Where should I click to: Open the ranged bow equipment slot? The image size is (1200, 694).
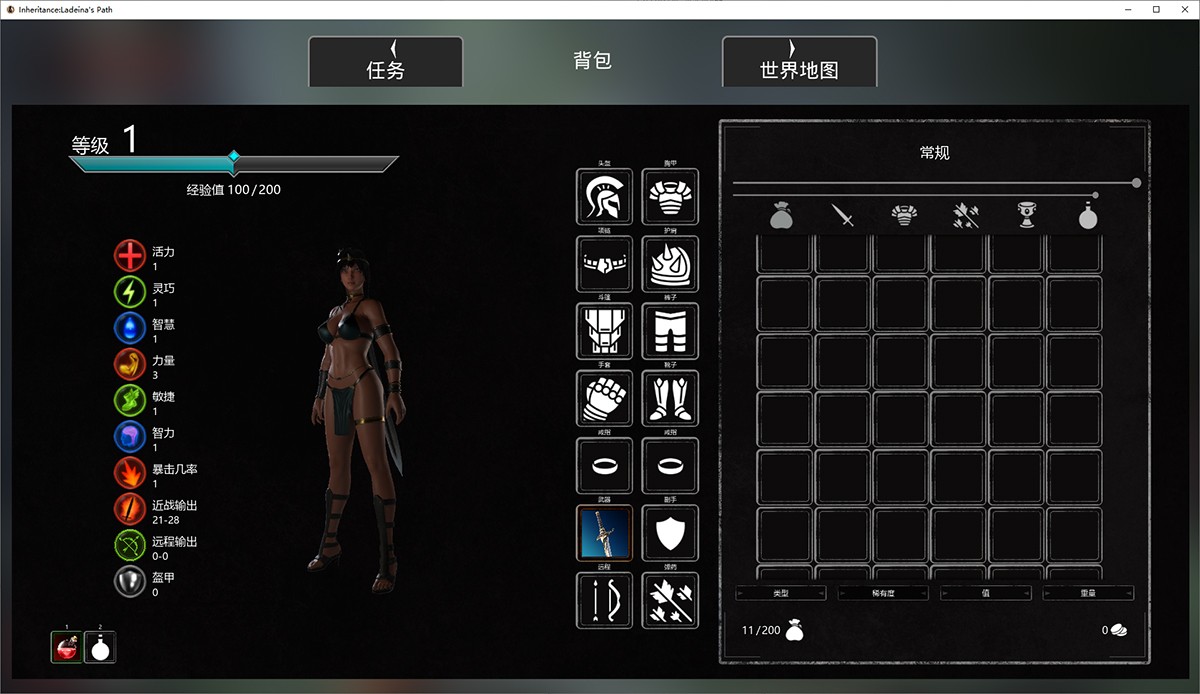tap(604, 600)
